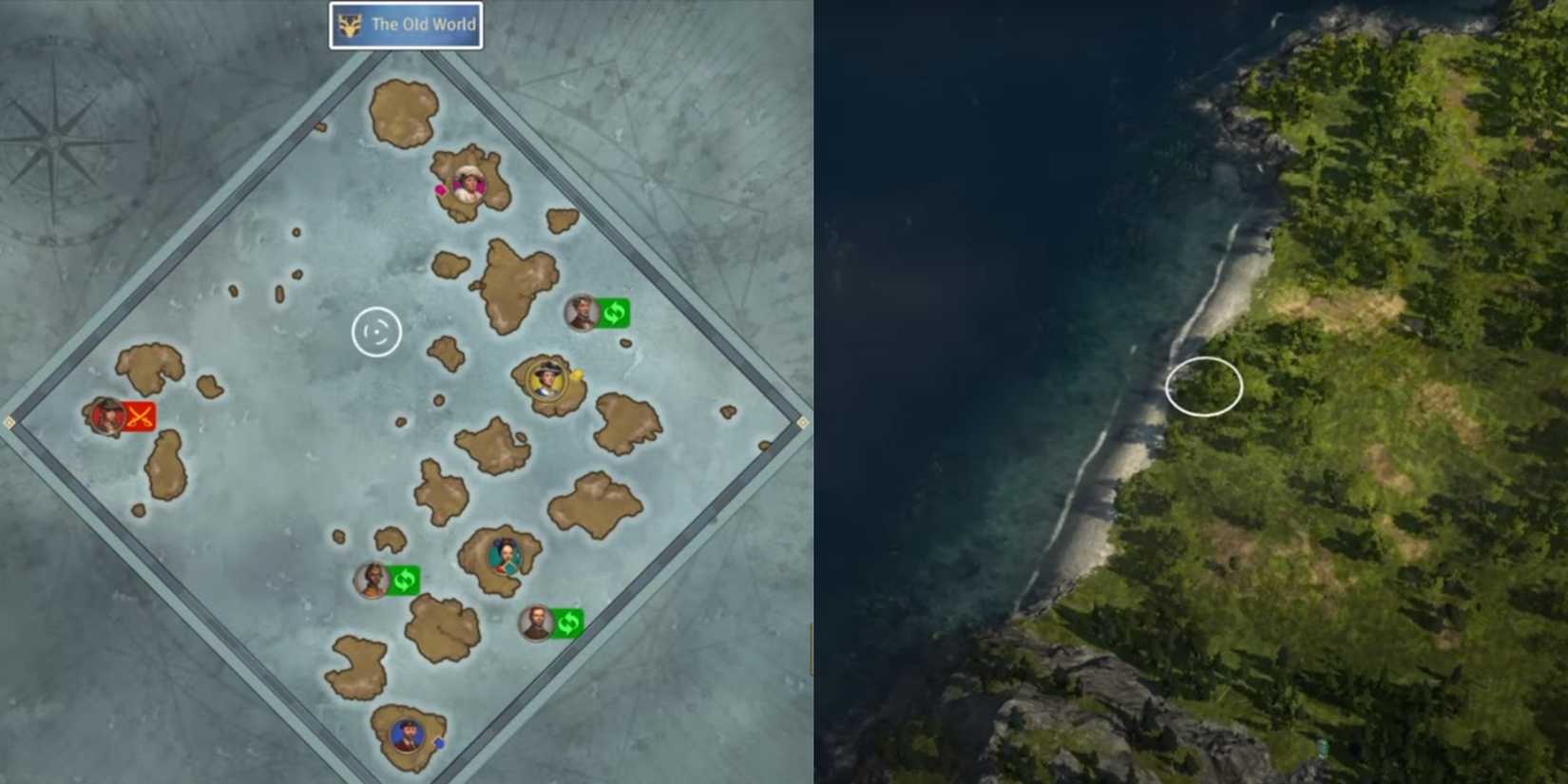Toggle the trade route beside the bottom-left merchant

(407, 578)
